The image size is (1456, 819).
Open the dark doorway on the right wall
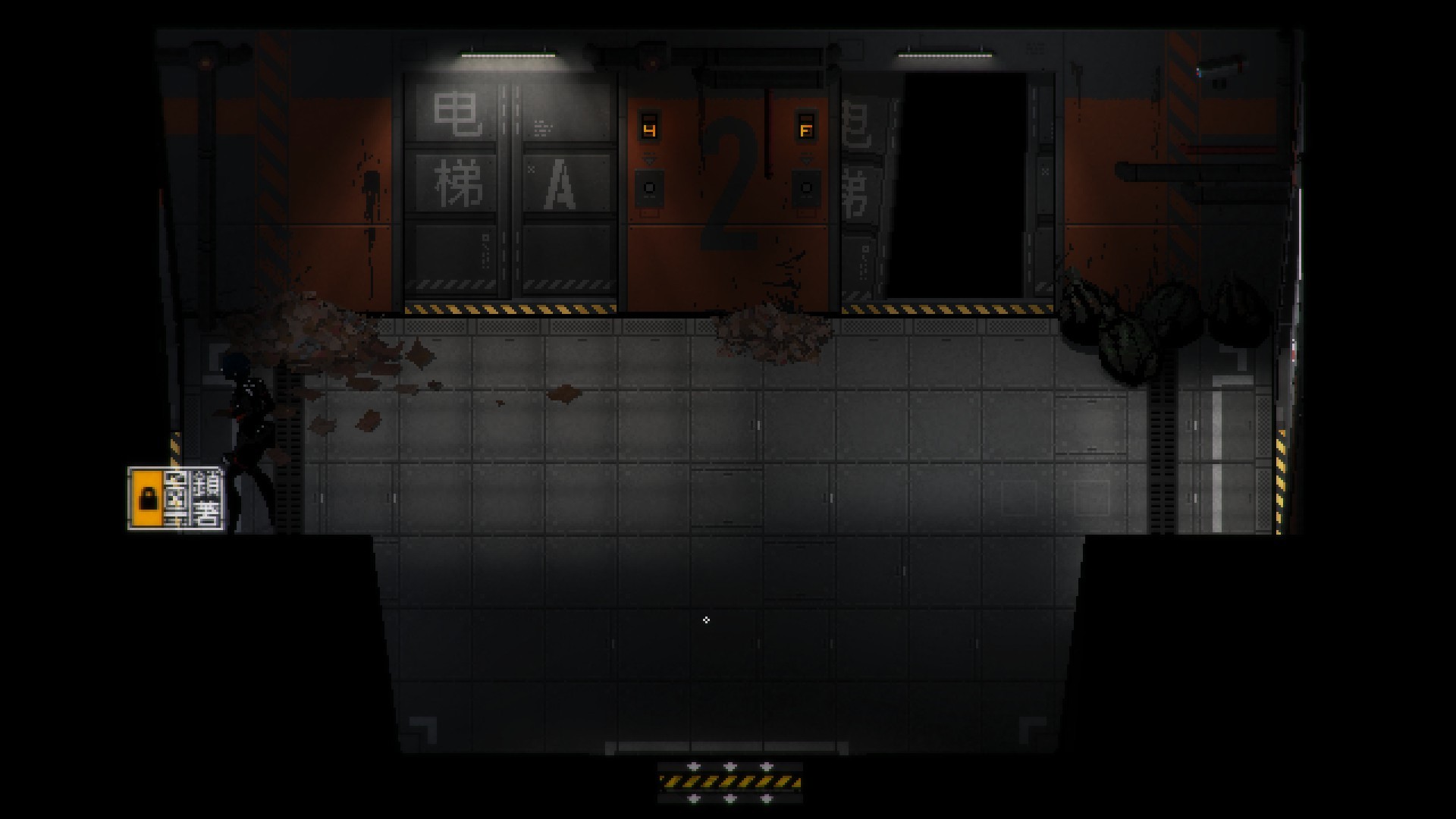click(960, 182)
